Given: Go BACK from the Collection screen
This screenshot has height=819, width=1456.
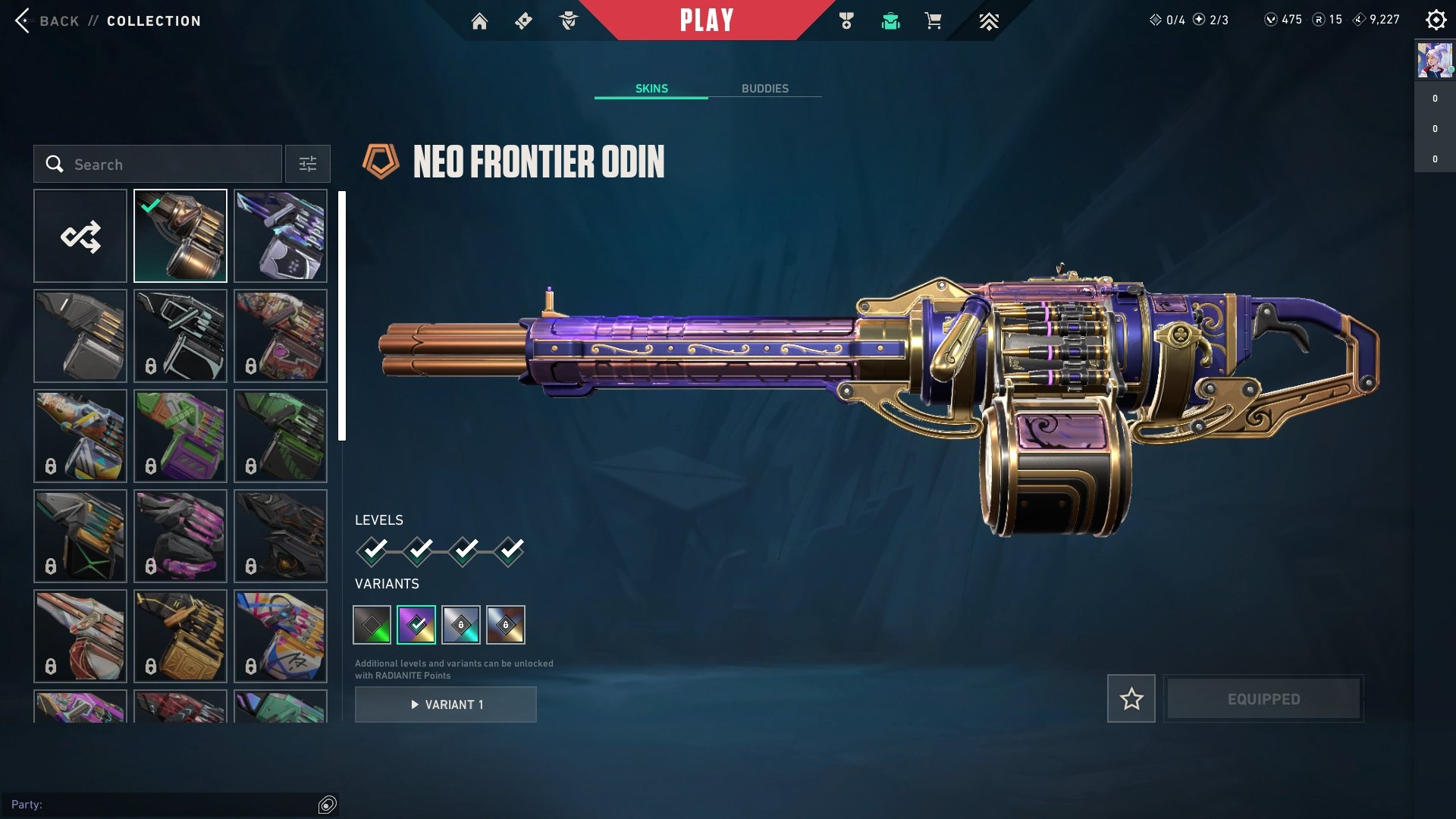Looking at the screenshot, I should [45, 20].
